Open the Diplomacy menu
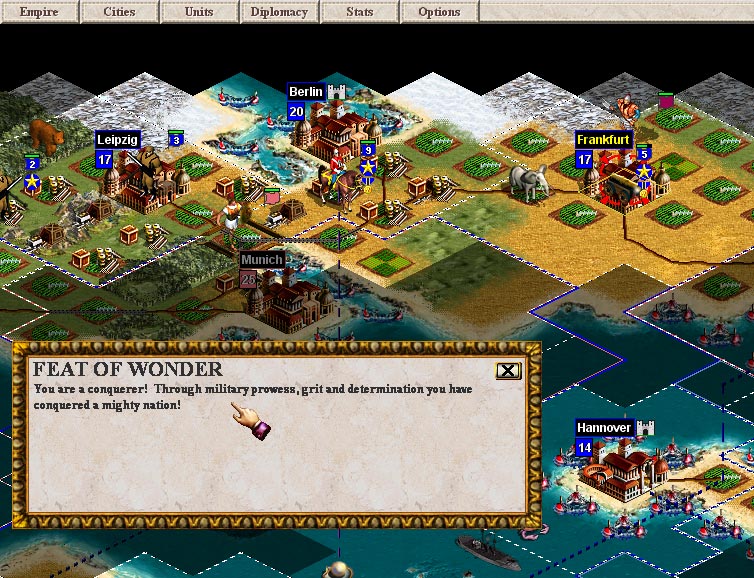 [279, 12]
